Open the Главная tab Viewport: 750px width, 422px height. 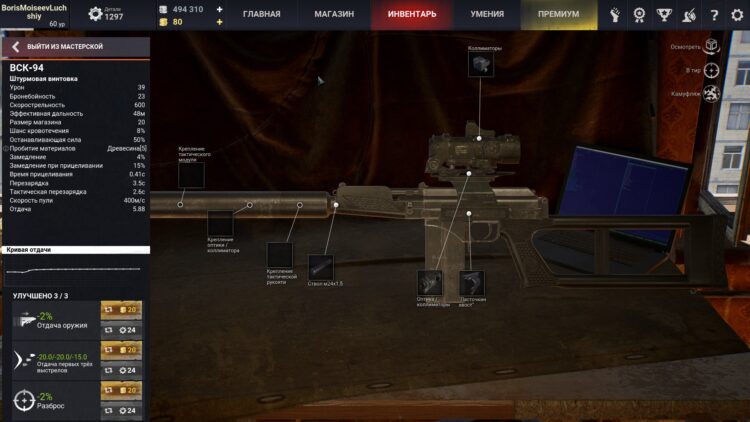(x=262, y=15)
